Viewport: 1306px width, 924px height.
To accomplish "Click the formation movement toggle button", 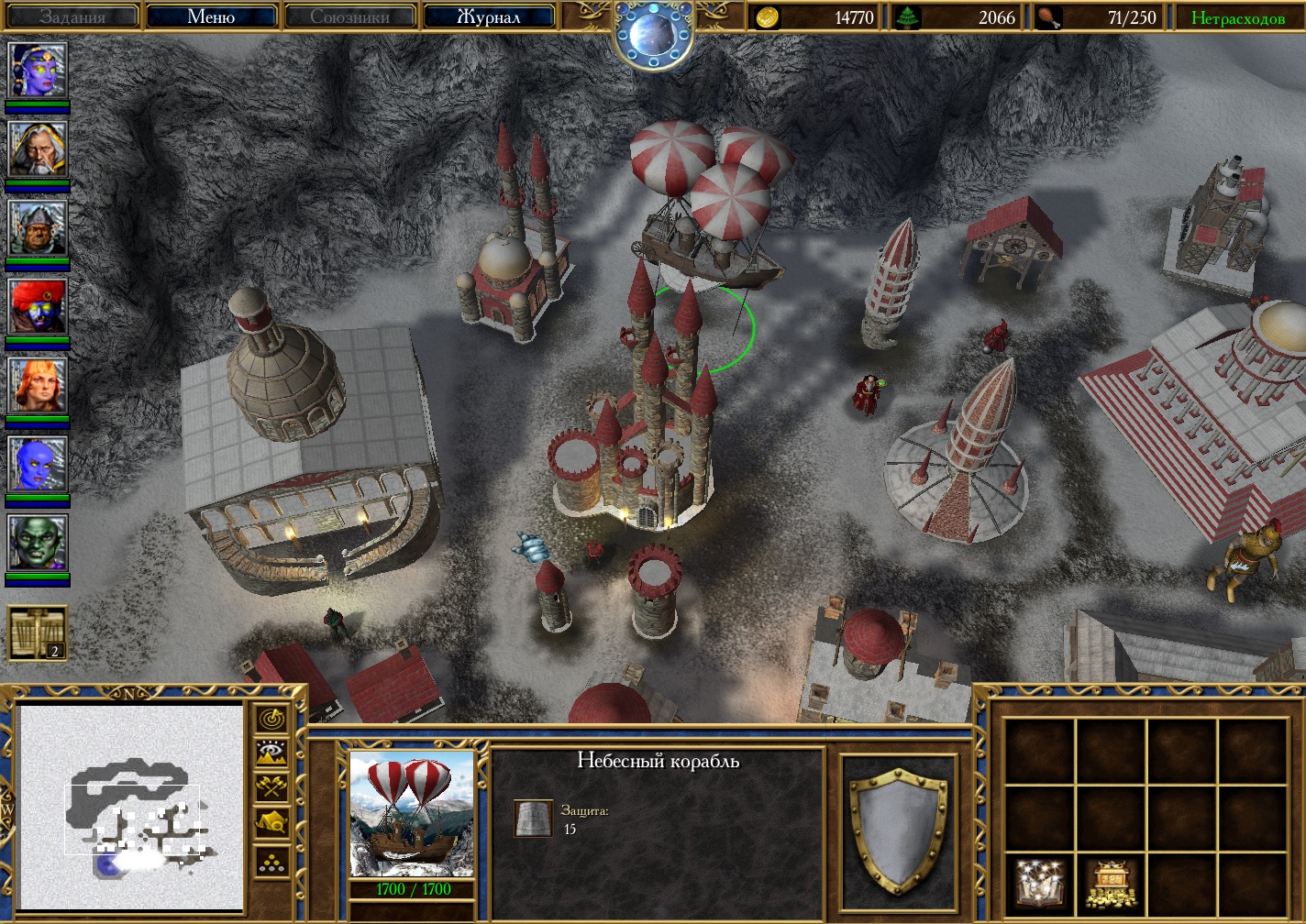I will pyautogui.click(x=272, y=860).
